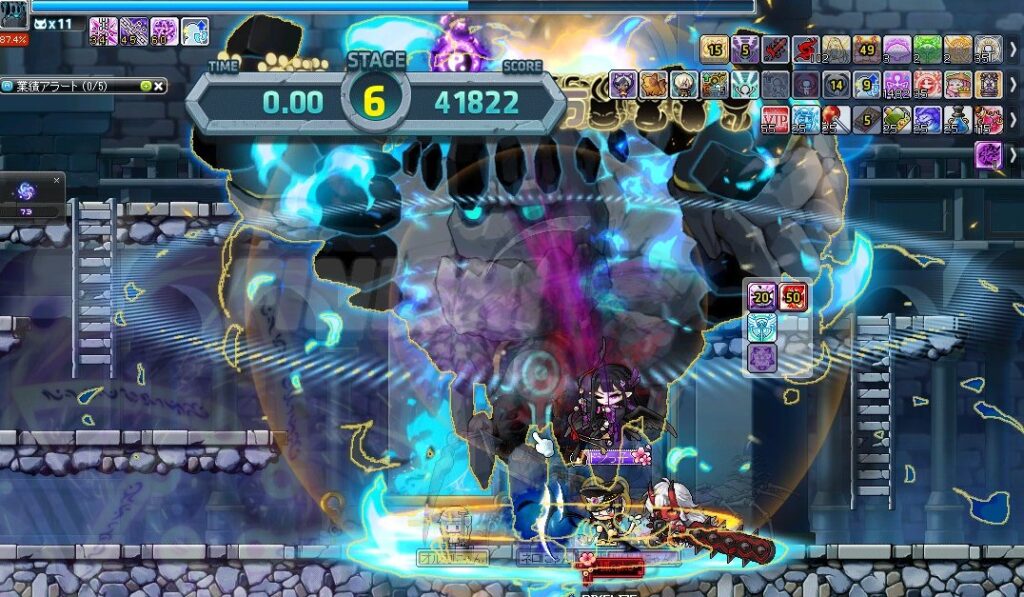Select the pink buff icon showing 34
Screen dimensions: 1024x597
click(103, 31)
